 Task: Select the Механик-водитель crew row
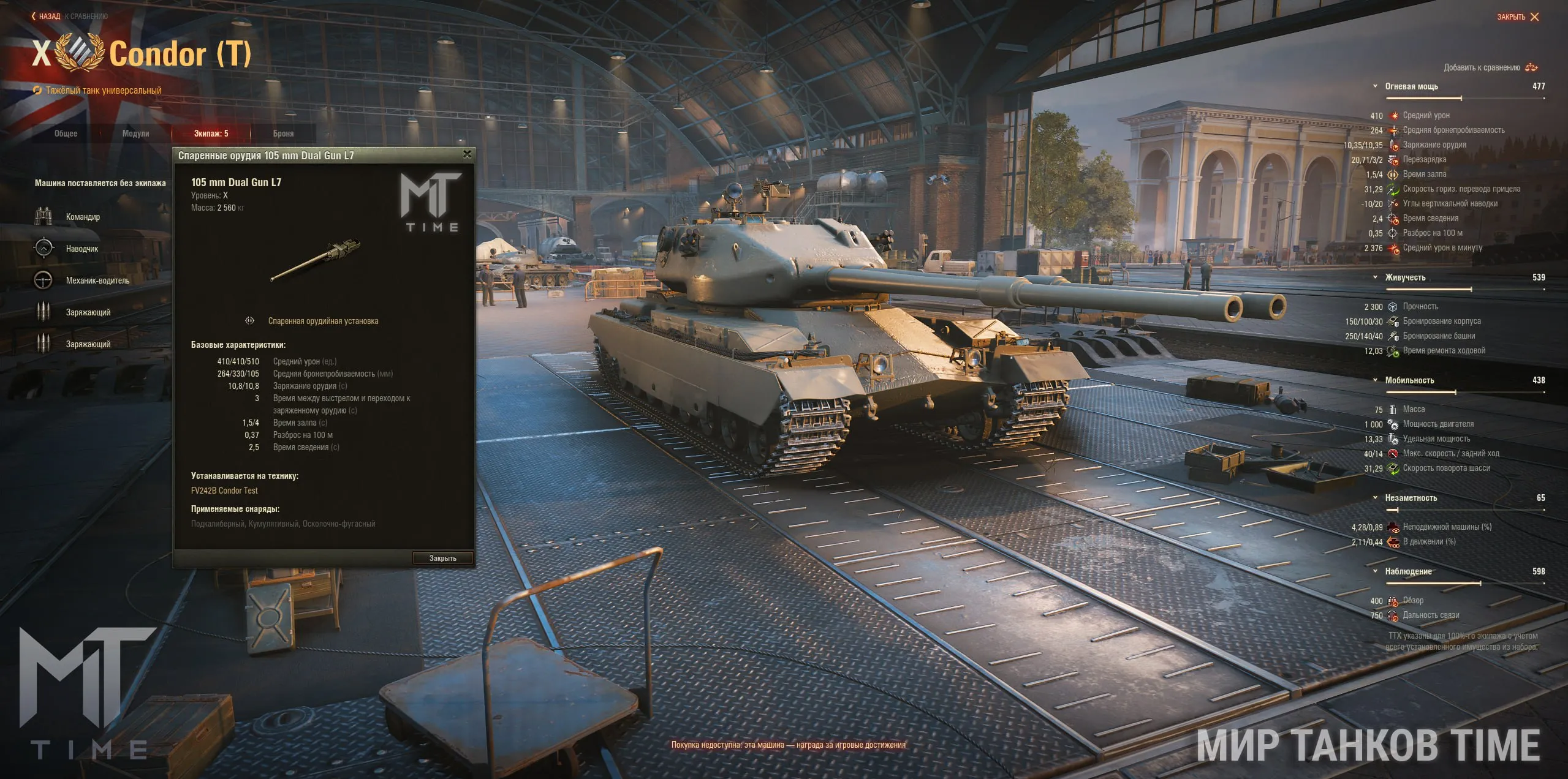[x=97, y=280]
